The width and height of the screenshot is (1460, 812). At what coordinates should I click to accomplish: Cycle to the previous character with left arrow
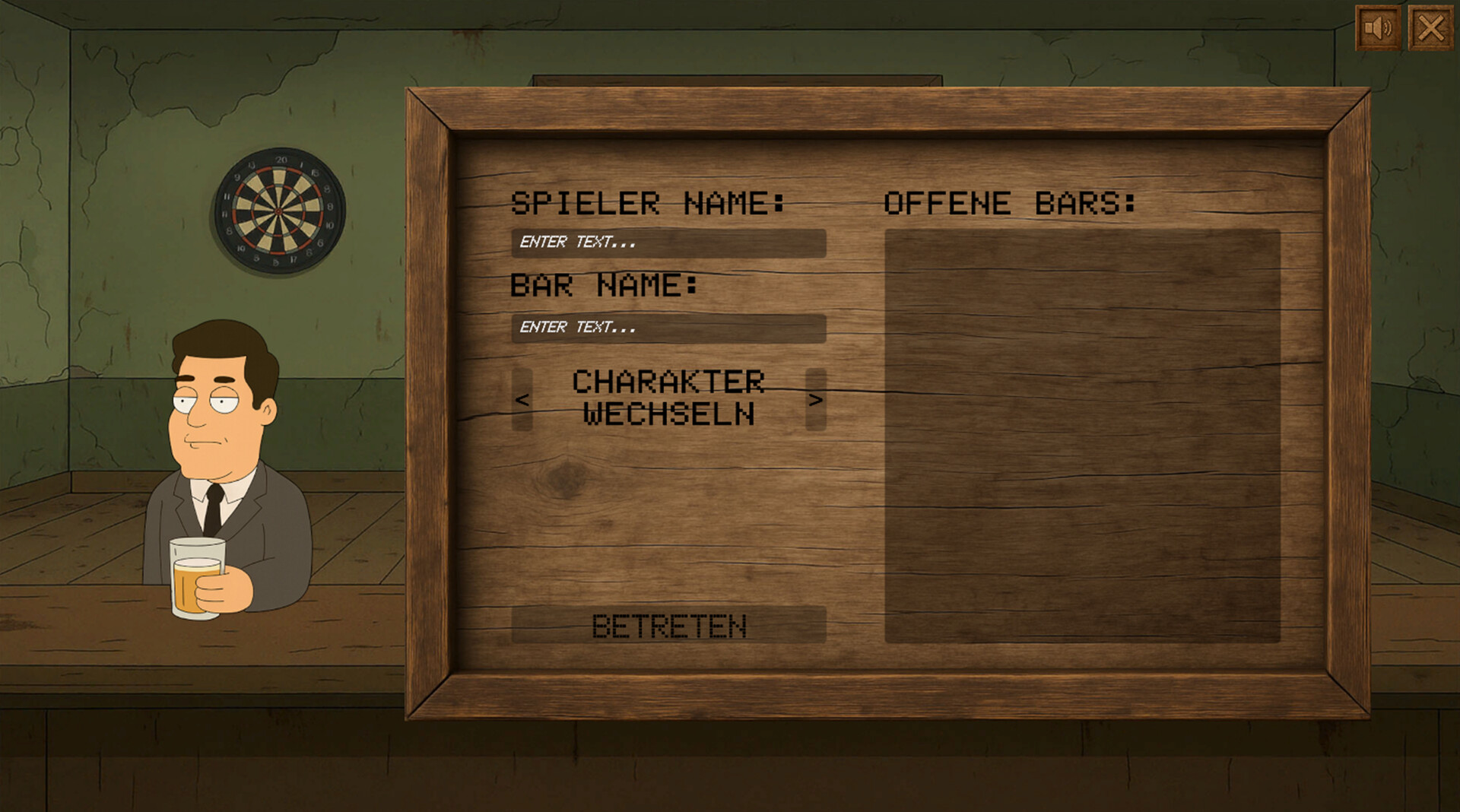522,401
